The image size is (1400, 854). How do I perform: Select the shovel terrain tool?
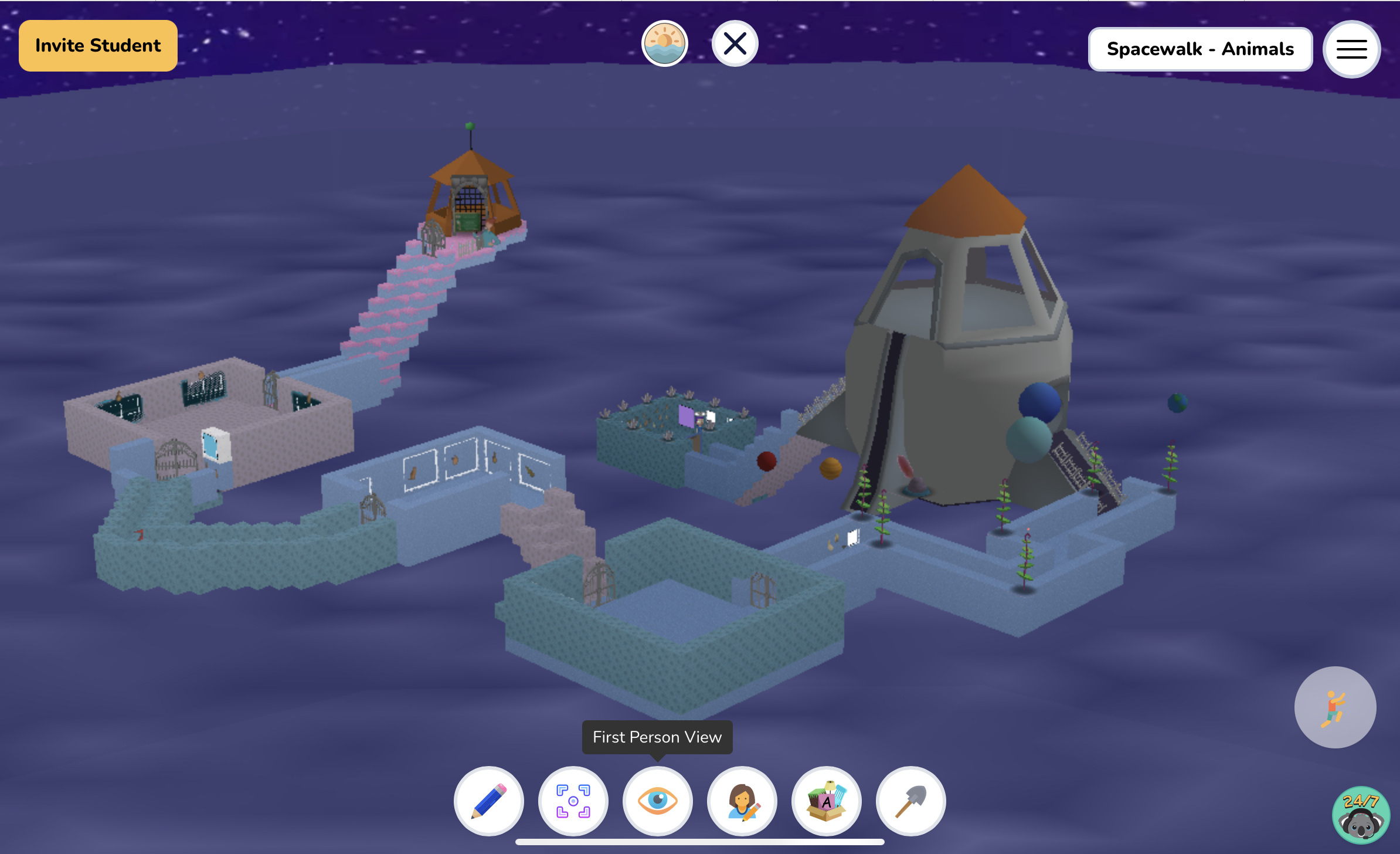pyautogui.click(x=910, y=801)
